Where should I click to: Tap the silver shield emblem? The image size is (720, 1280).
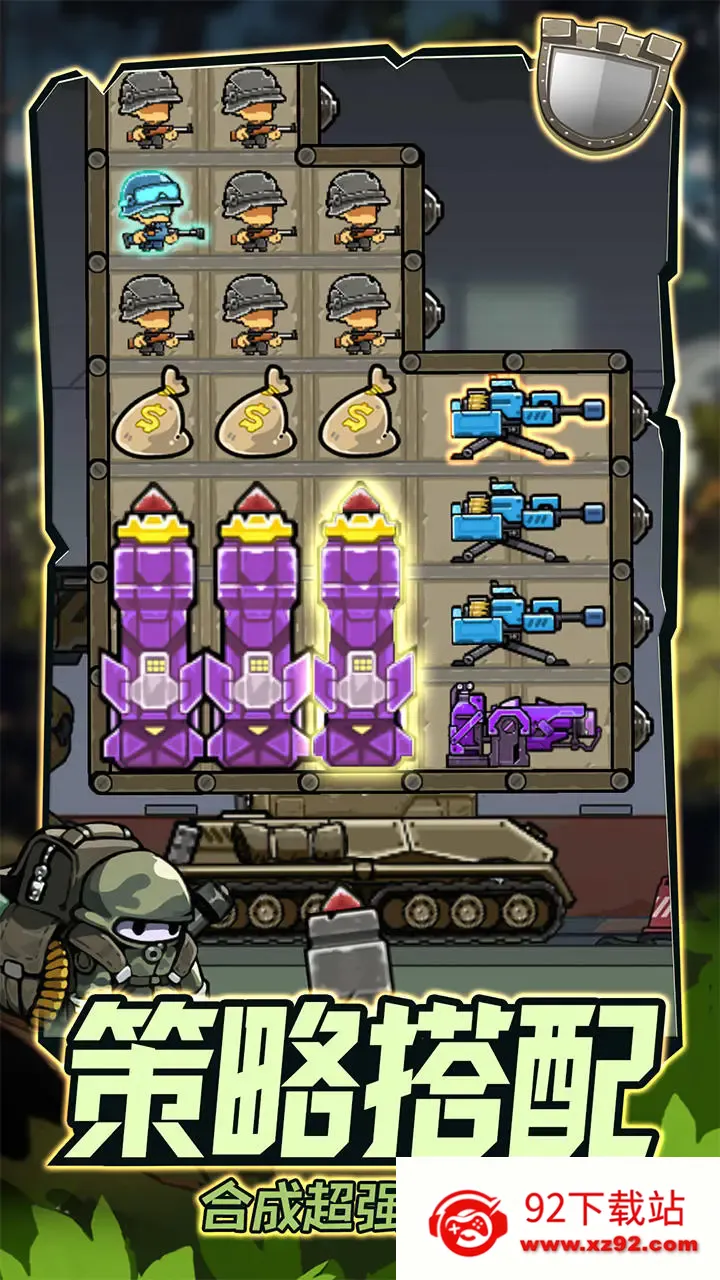coord(608,87)
